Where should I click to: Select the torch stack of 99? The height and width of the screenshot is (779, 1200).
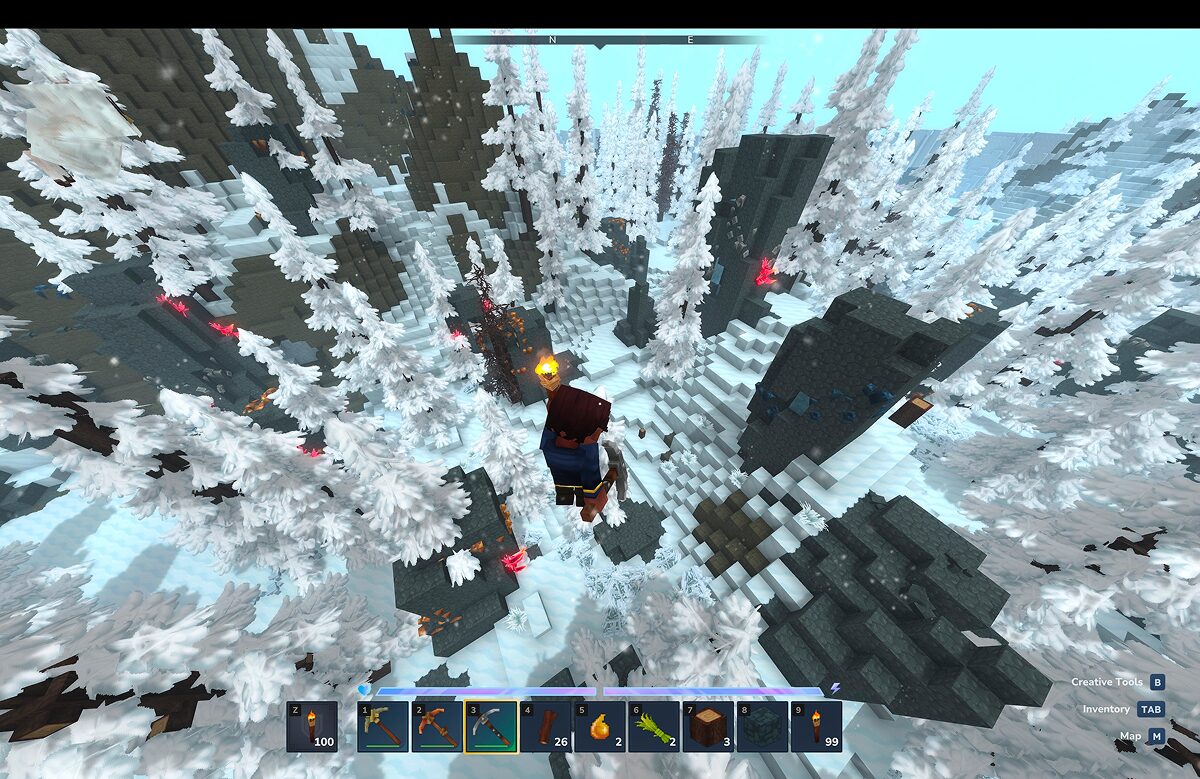tap(815, 726)
